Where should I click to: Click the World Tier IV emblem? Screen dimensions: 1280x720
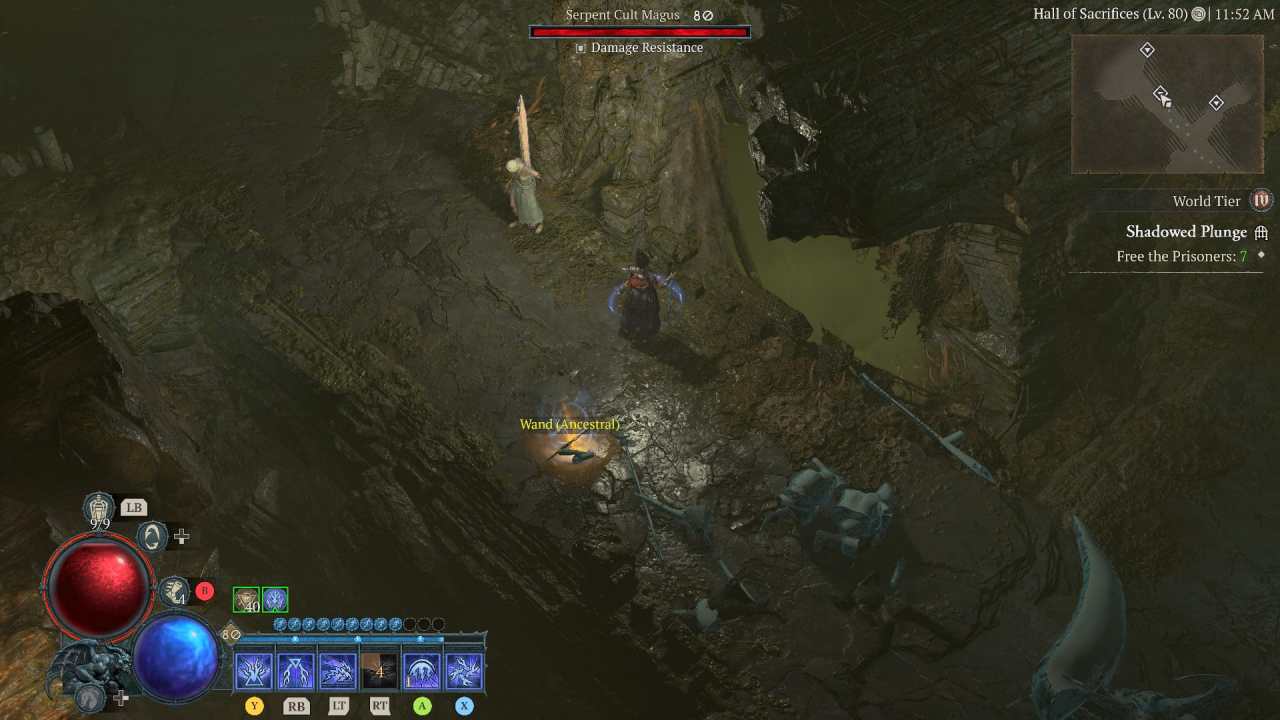1261,200
